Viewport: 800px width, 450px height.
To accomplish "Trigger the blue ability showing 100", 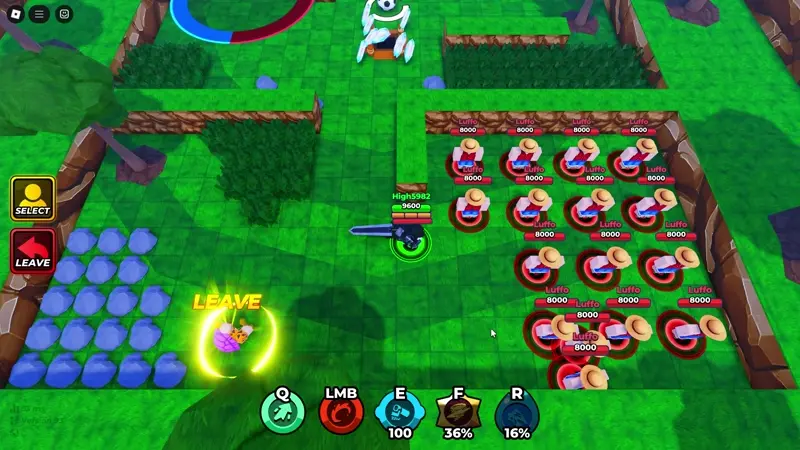I will pos(399,412).
